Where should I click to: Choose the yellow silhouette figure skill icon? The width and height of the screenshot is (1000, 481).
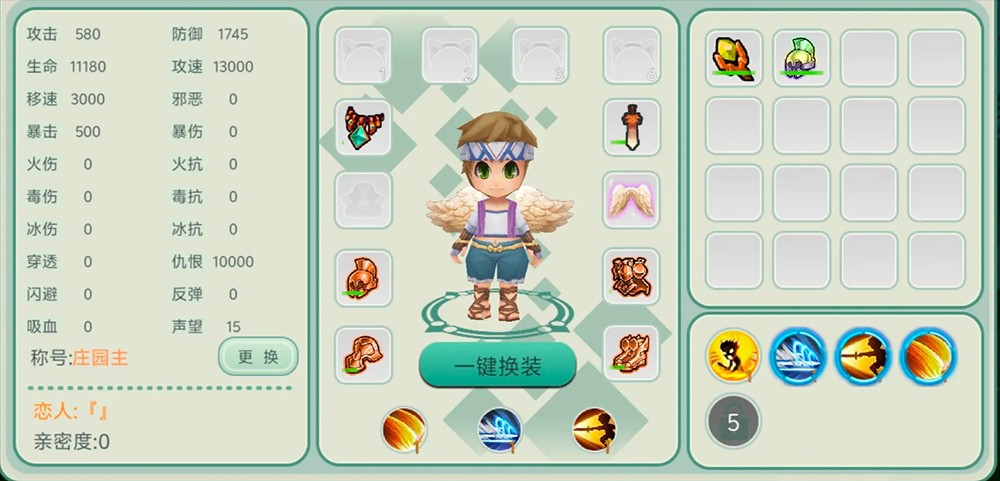(x=733, y=355)
